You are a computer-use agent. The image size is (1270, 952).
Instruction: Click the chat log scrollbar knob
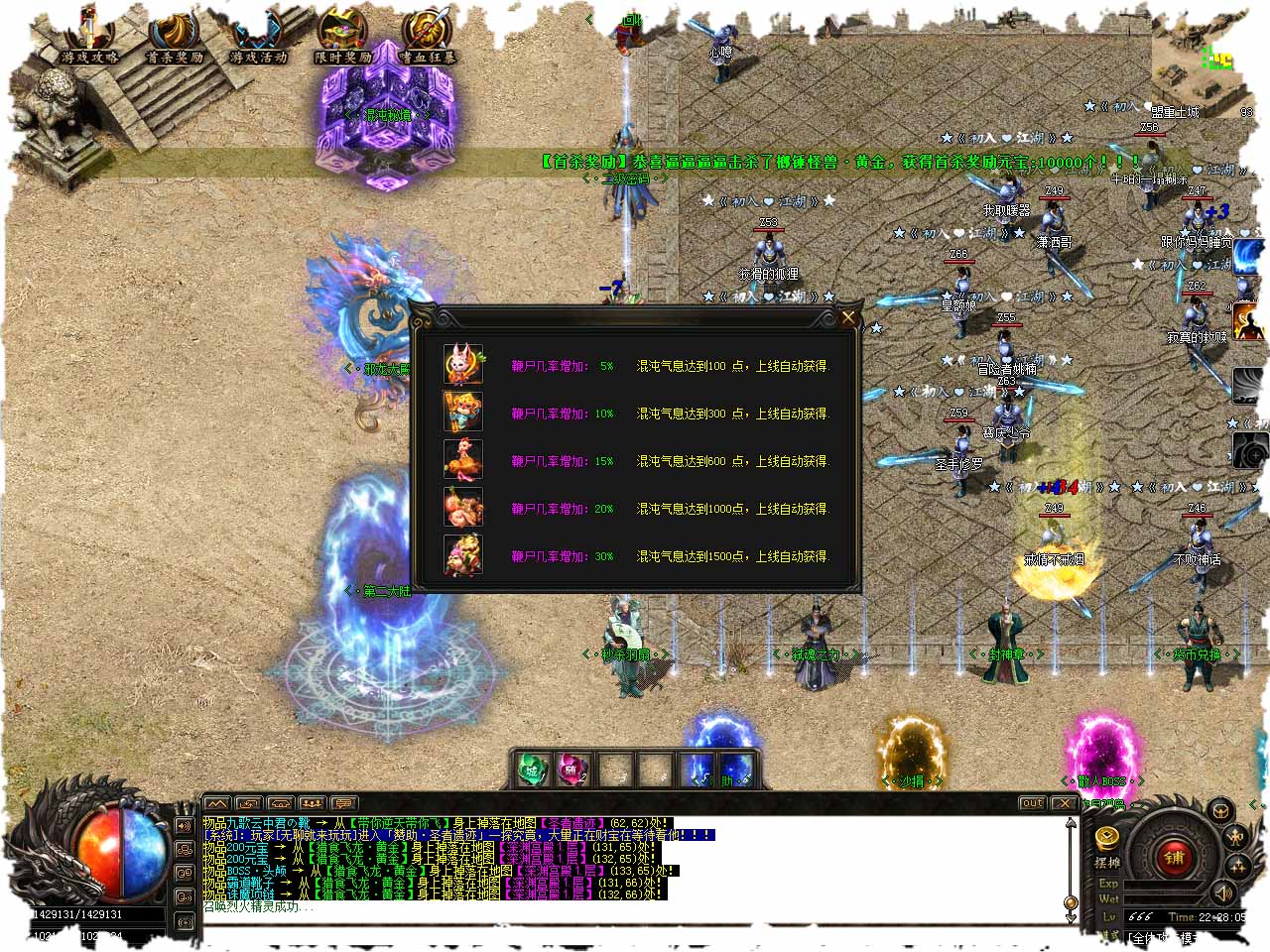coord(1070,902)
